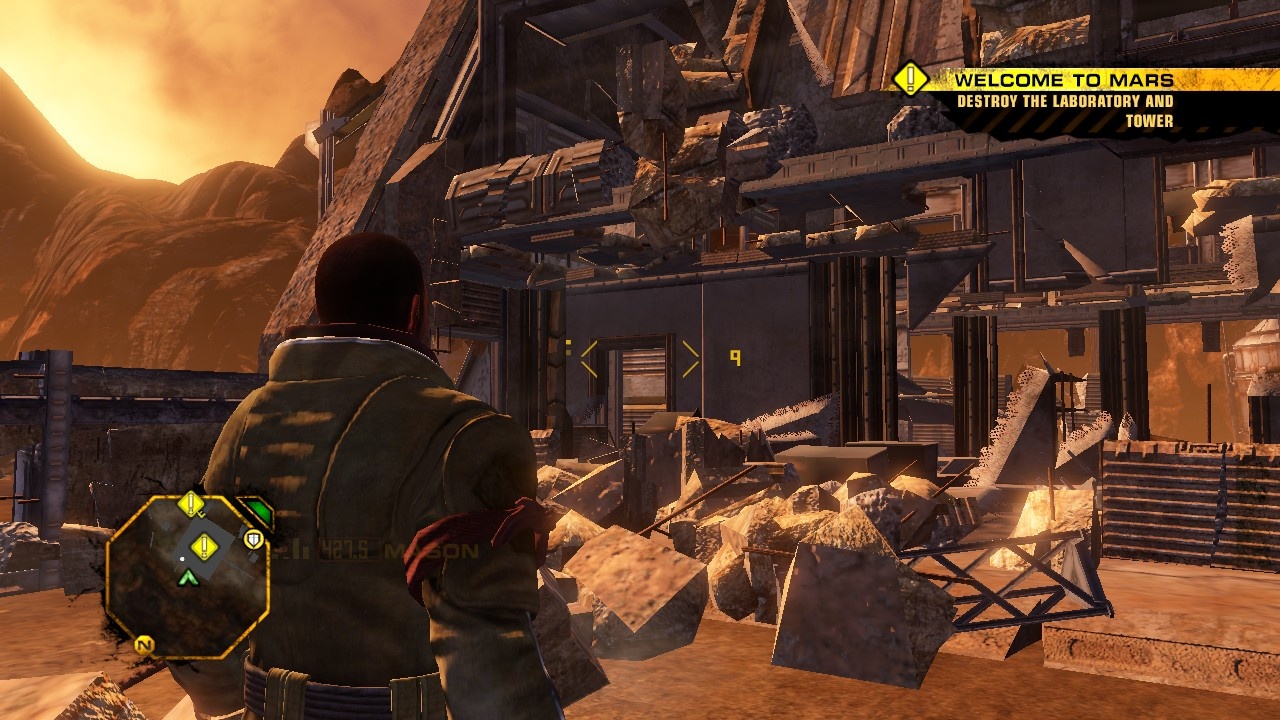
Task: Click the north compass N badge
Action: (x=144, y=645)
